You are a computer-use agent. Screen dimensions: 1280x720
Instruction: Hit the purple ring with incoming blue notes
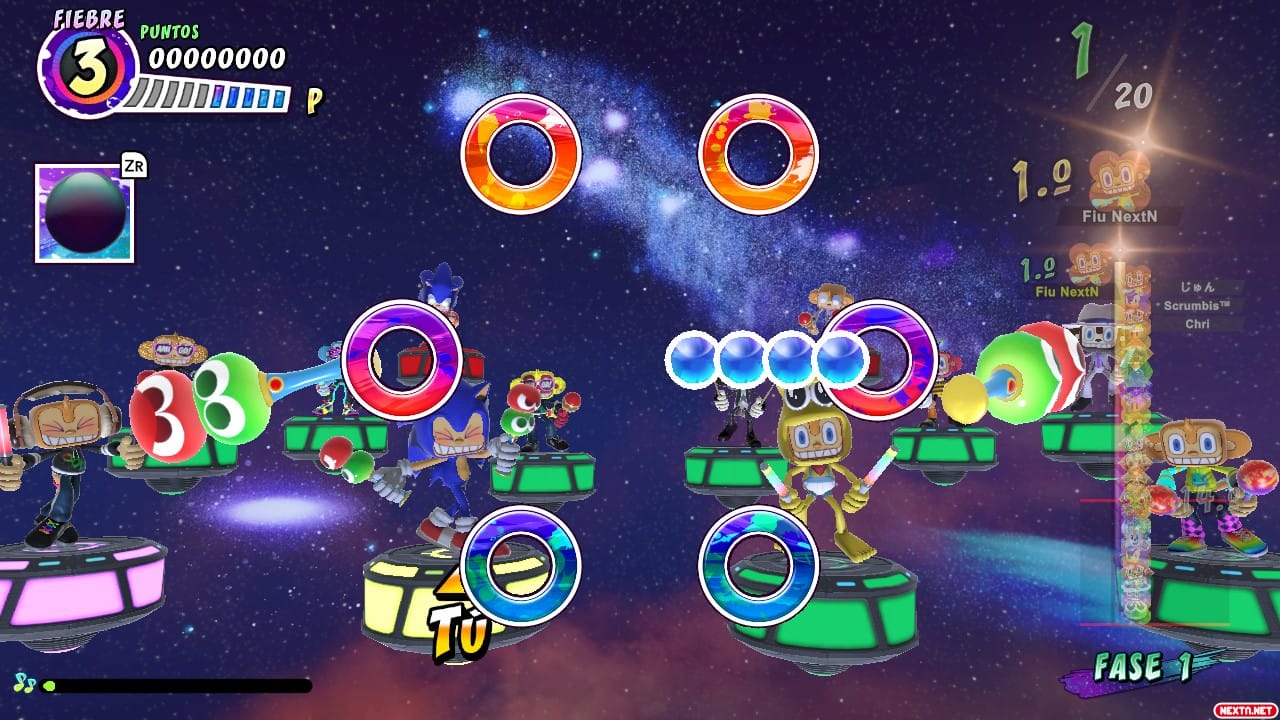880,359
